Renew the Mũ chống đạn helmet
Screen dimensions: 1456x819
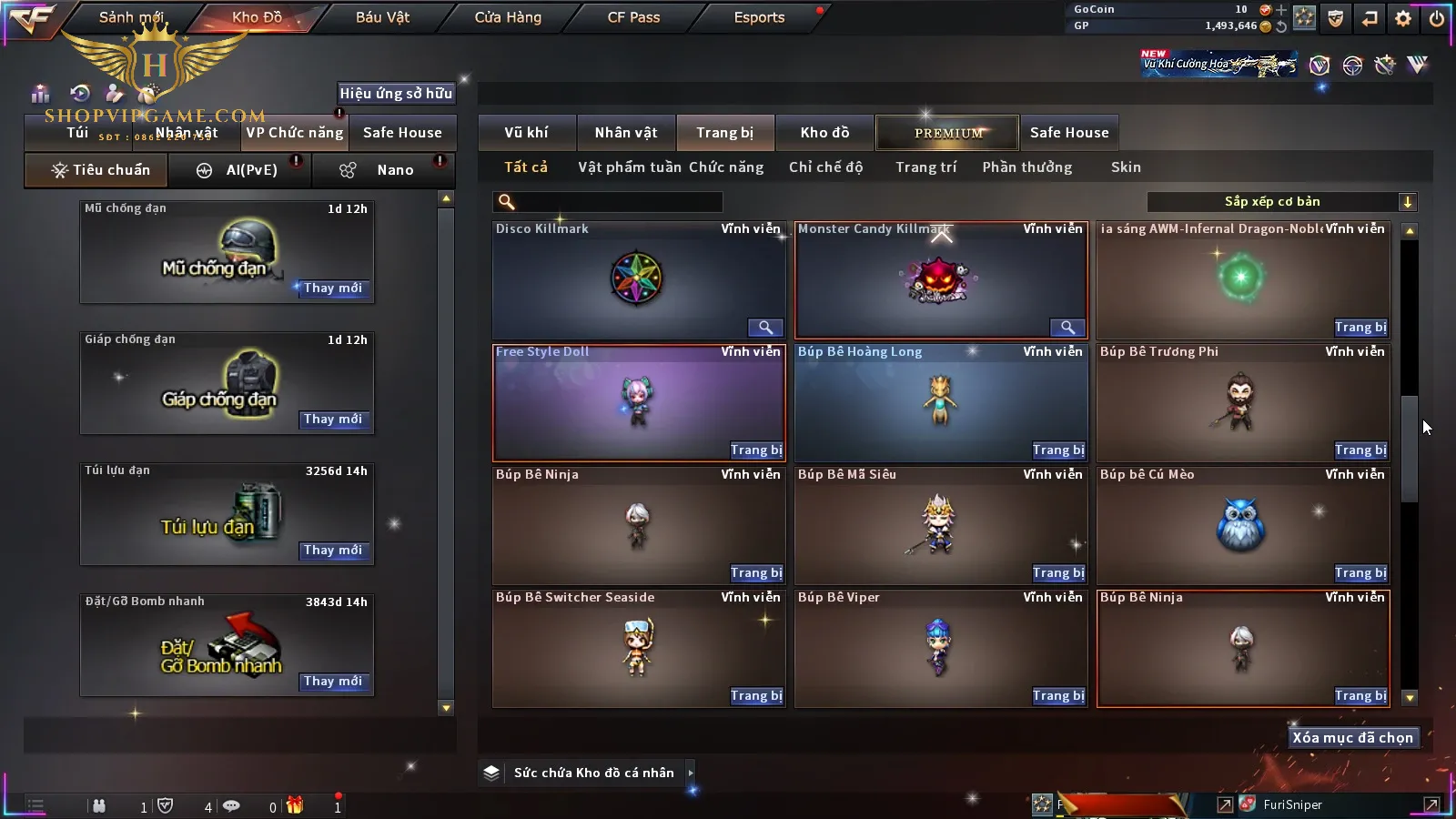click(333, 288)
